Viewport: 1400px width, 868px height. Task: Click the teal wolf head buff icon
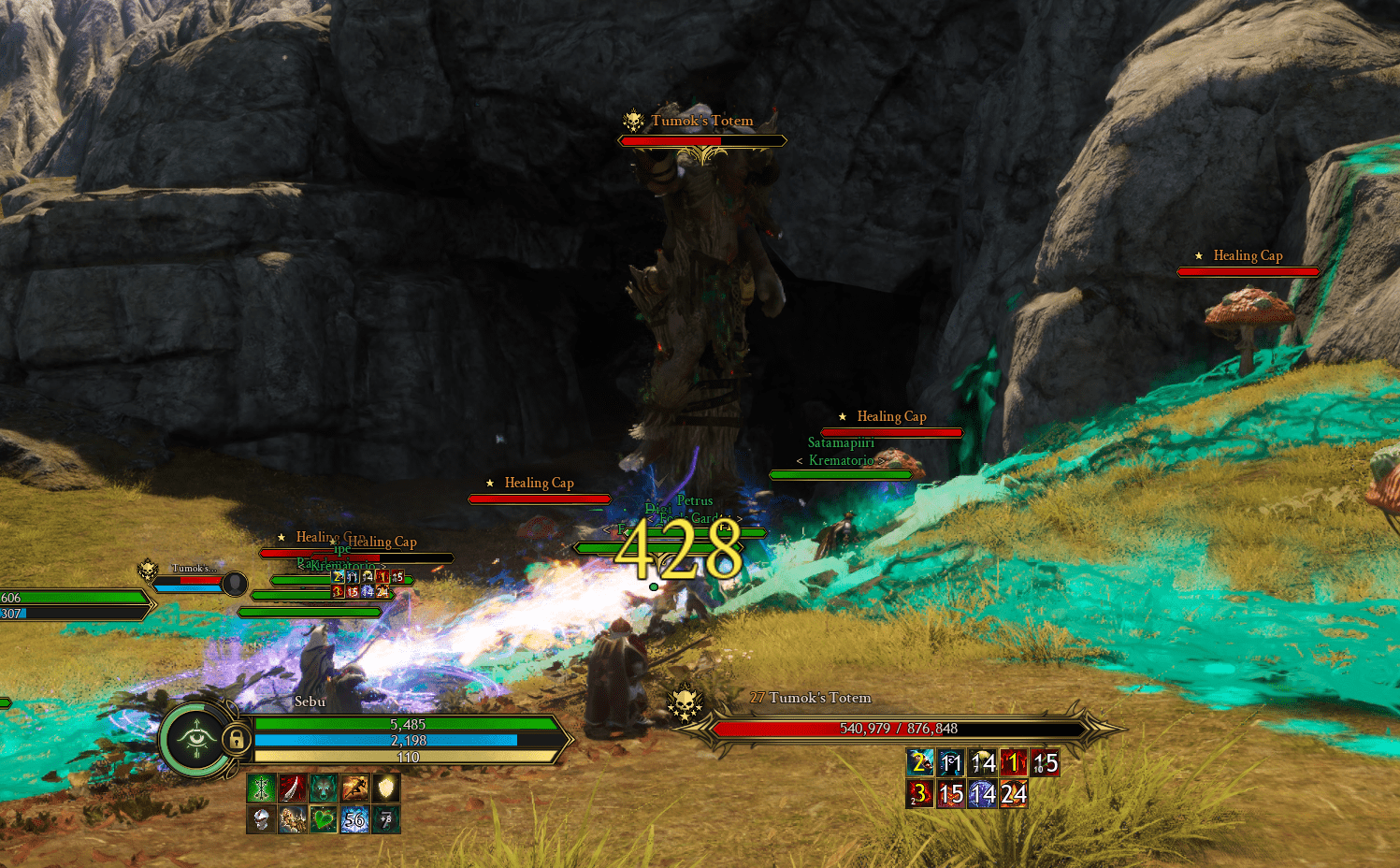[x=323, y=788]
